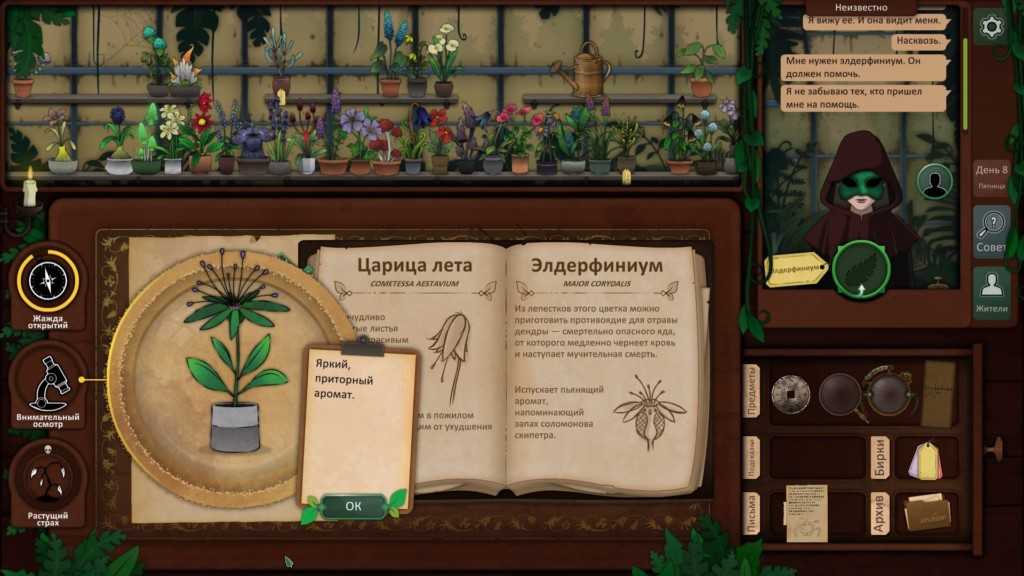Select the dark round magnifier item
Image resolution: width=1024 pixels, height=576 pixels.
tap(840, 393)
